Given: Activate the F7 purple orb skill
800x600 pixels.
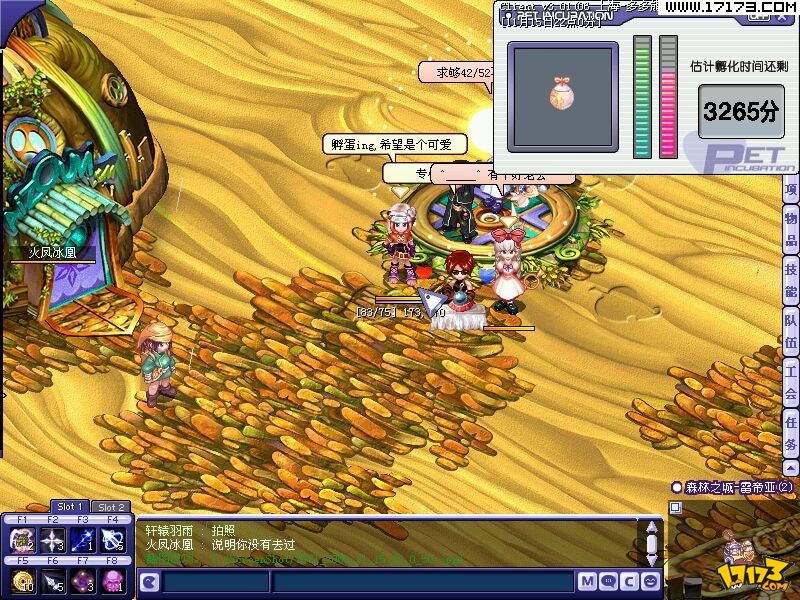Looking at the screenshot, I should [x=83, y=581].
